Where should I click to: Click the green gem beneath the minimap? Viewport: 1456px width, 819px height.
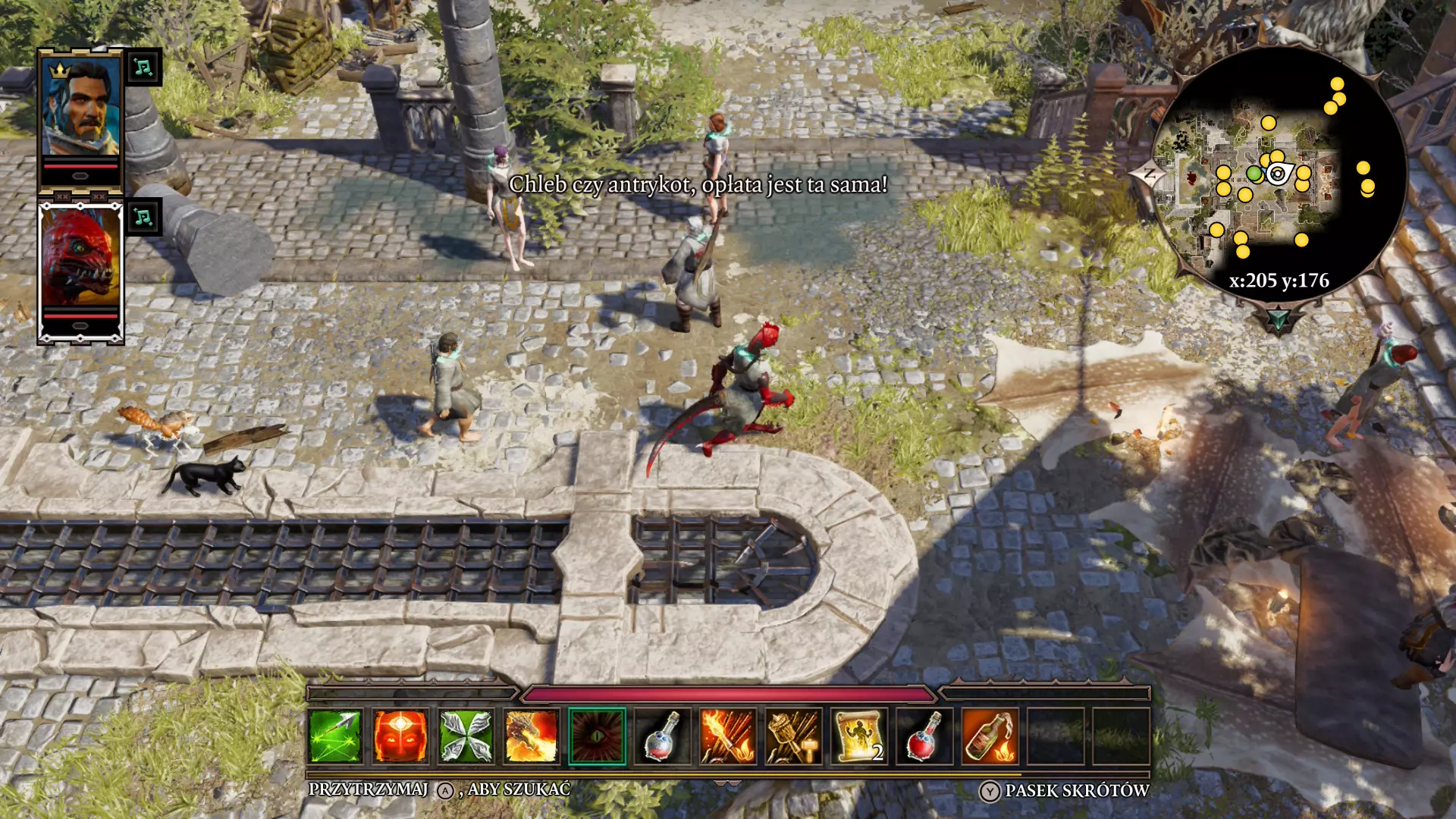(x=1279, y=319)
